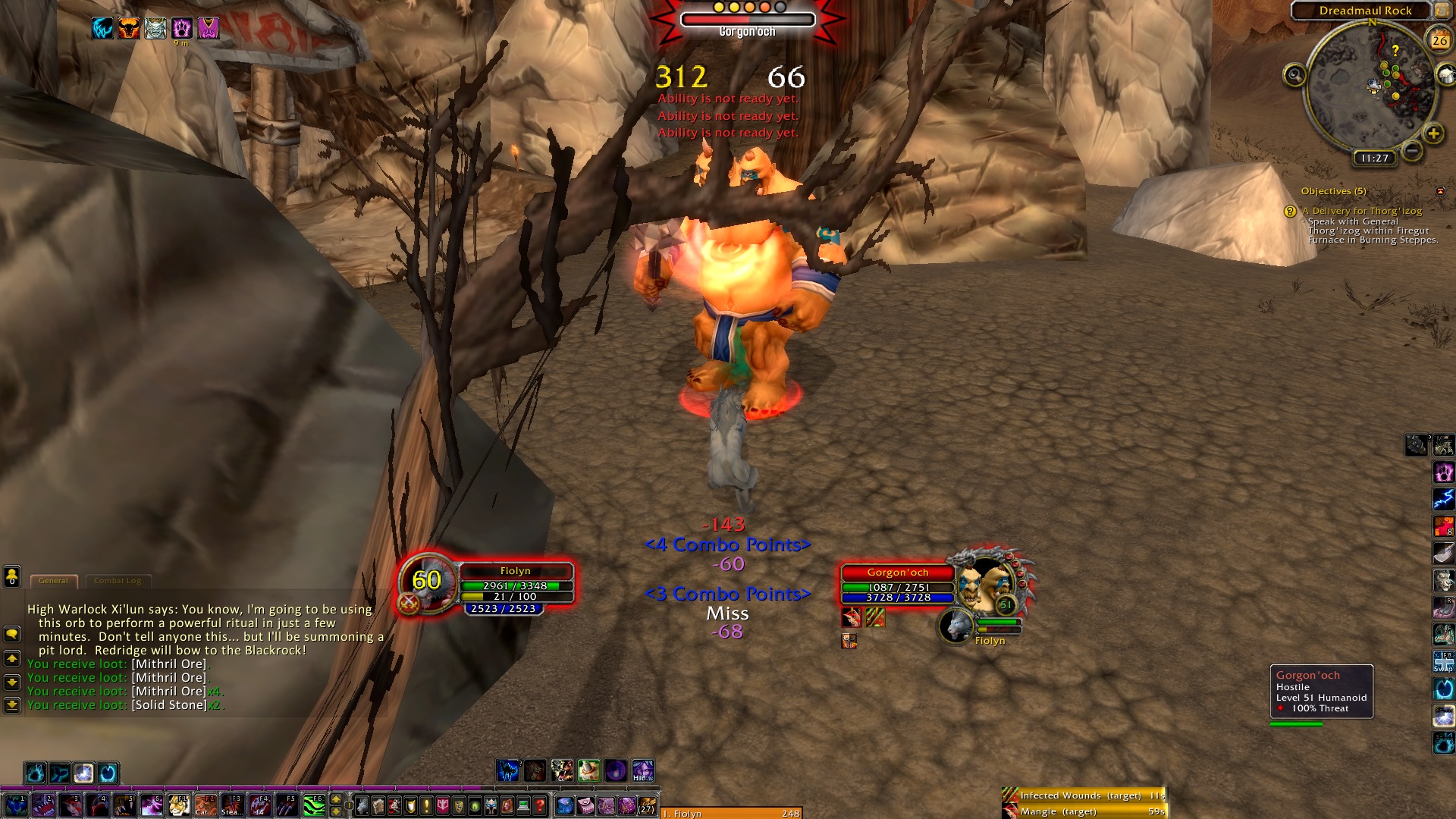Open the world map from the minimap corner
The height and width of the screenshot is (819, 1456).
point(1442,11)
